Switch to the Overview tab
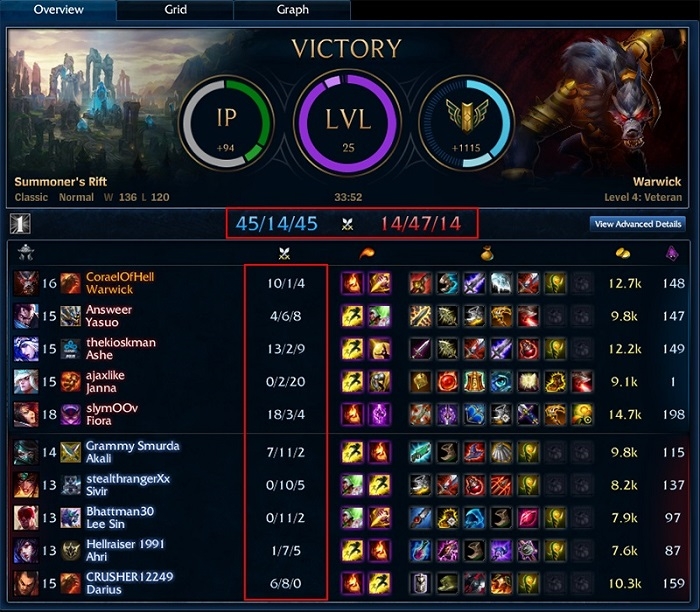This screenshot has width=700, height=612. pos(58,10)
